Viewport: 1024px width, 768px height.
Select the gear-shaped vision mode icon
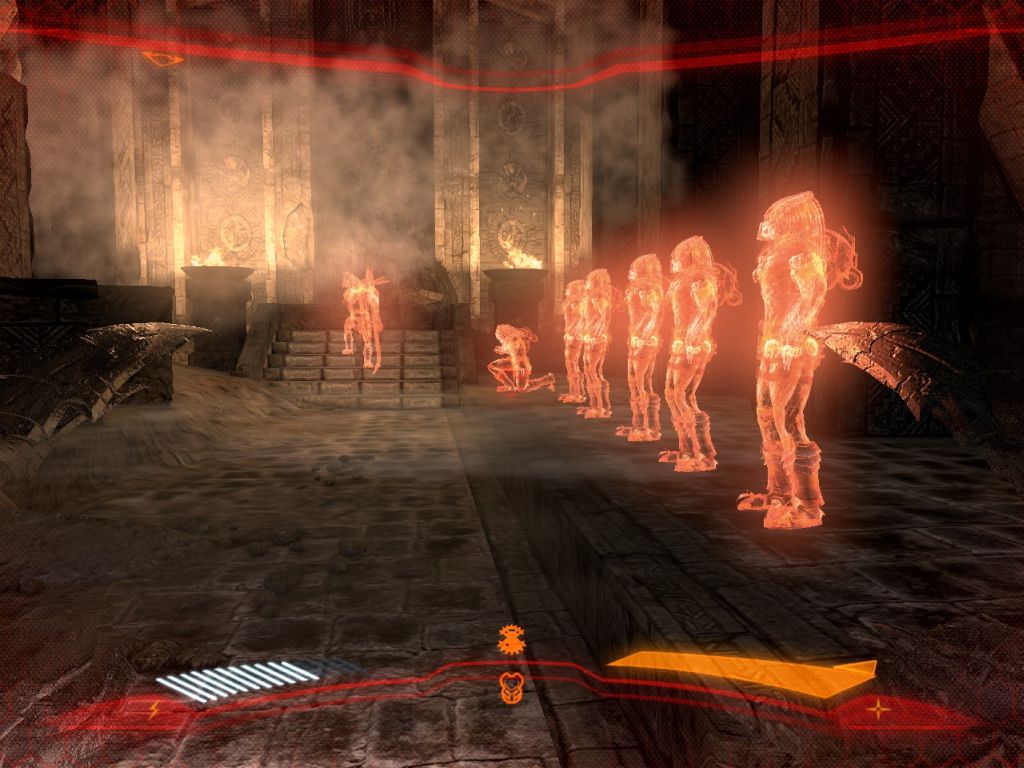click(x=511, y=640)
